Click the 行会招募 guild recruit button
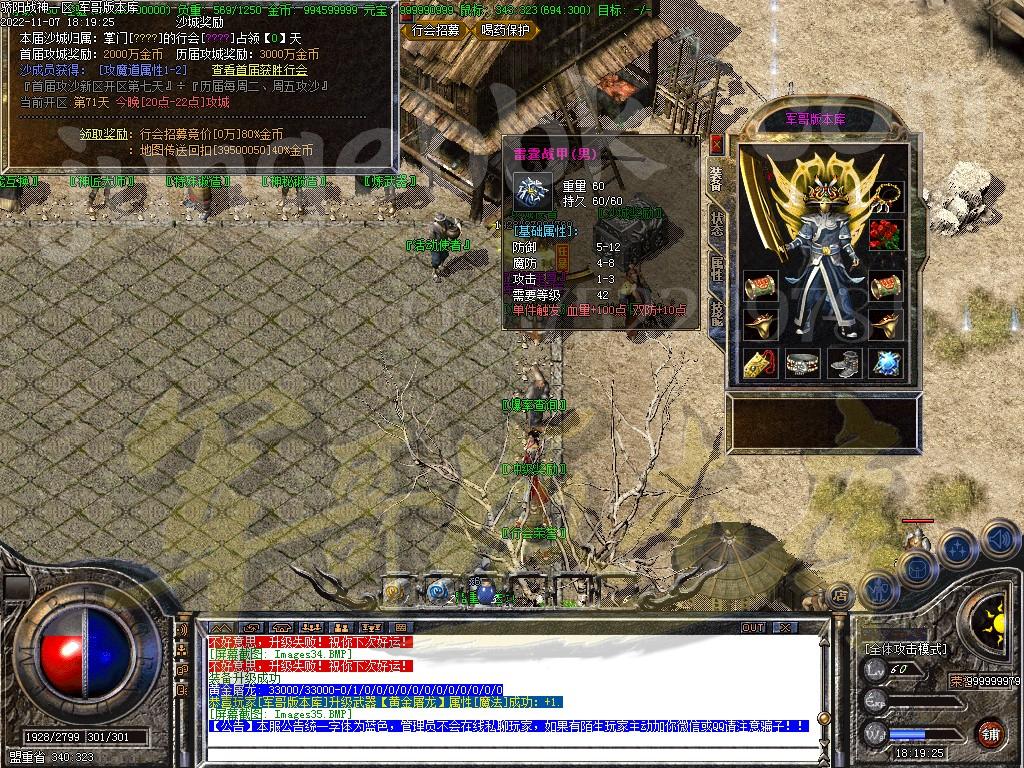Image resolution: width=1024 pixels, height=768 pixels. (x=436, y=30)
